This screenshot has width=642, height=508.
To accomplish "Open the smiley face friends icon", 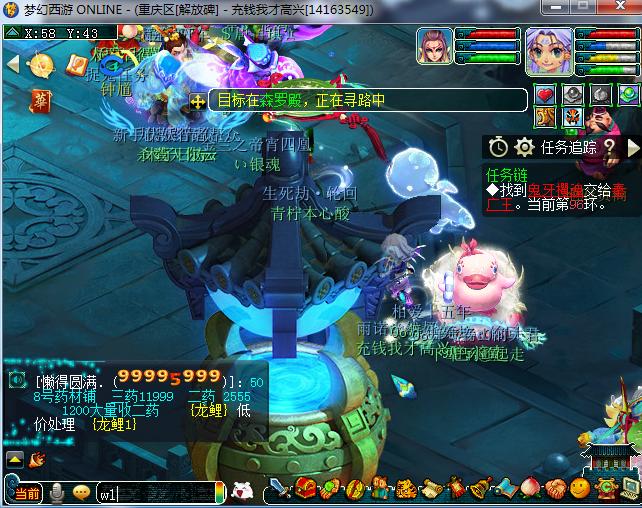I will tap(580, 490).
